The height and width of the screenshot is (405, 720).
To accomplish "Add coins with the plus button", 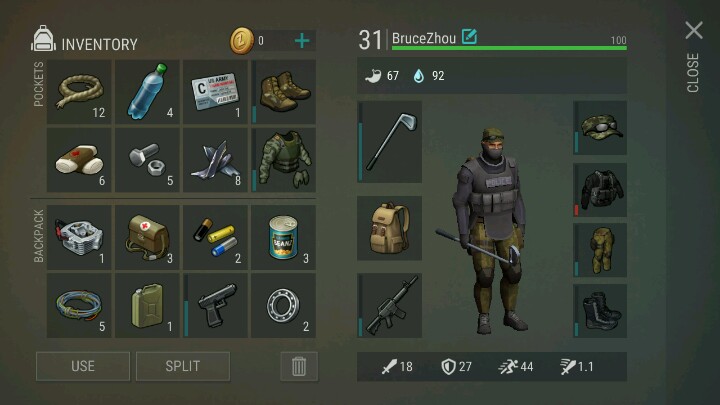I will [301, 41].
